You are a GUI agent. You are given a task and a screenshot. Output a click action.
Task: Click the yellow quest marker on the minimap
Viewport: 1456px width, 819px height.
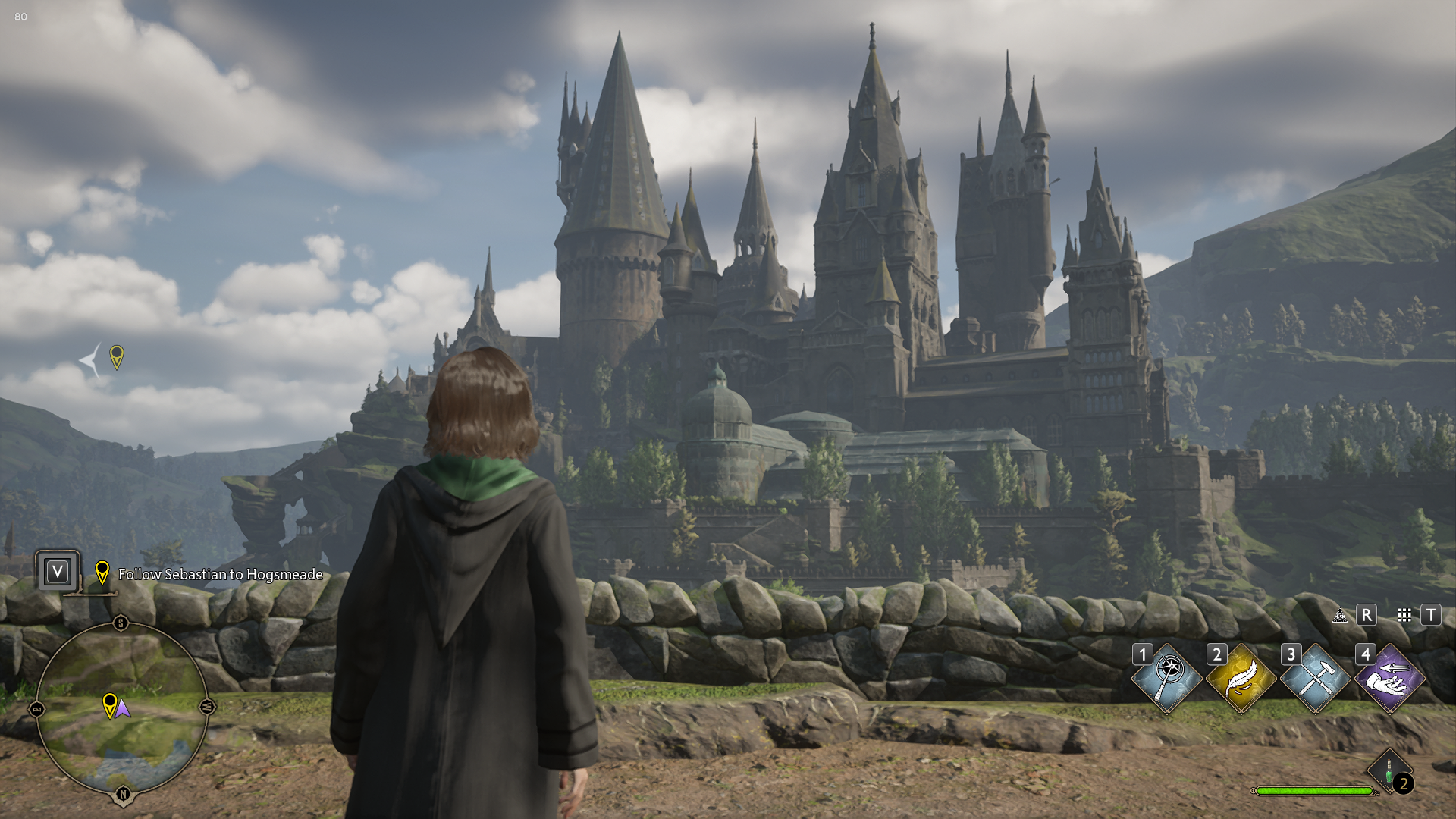pyautogui.click(x=110, y=704)
